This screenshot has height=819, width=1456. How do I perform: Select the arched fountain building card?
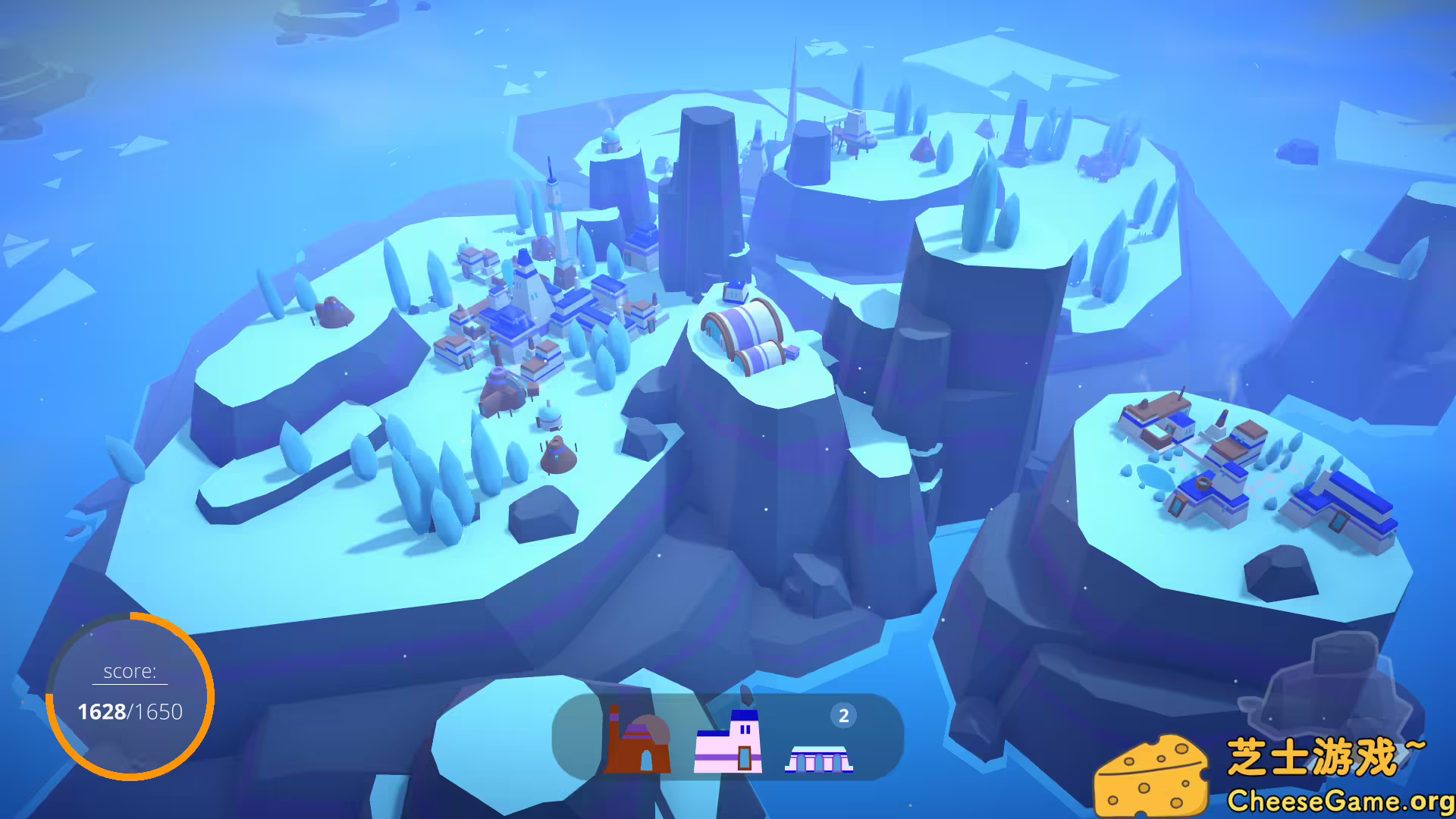(x=817, y=758)
